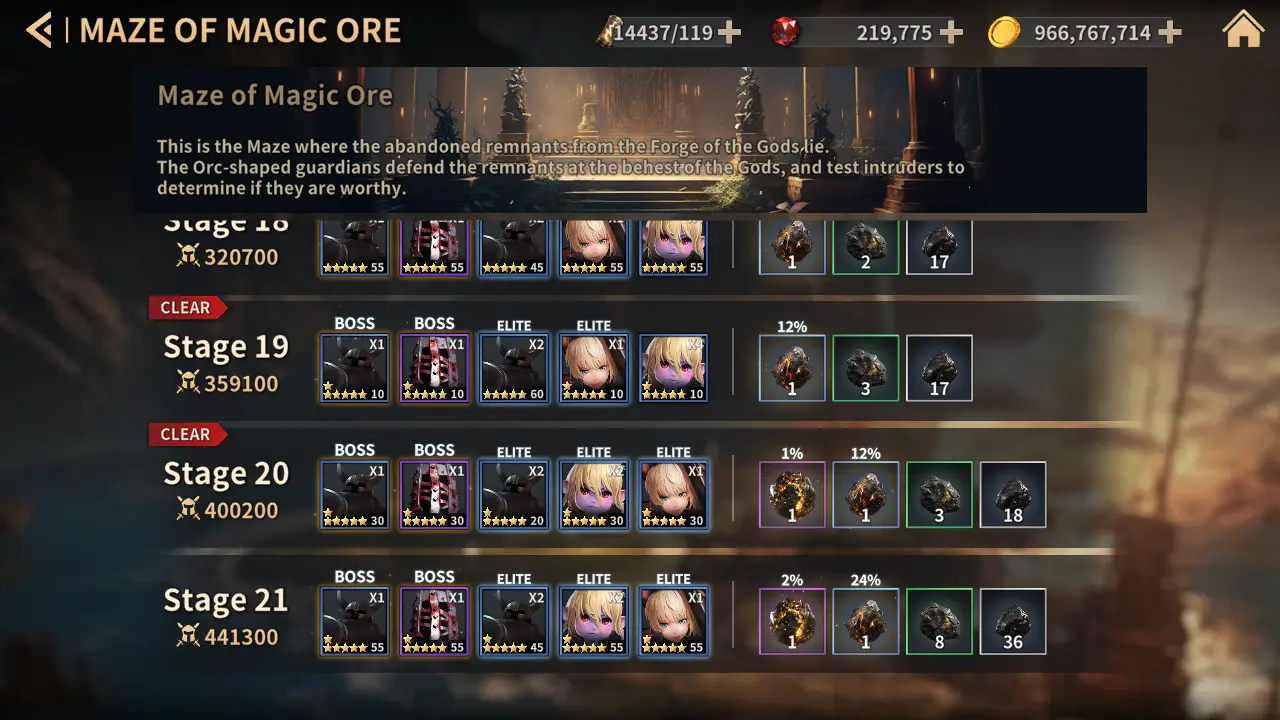Buy more red gems via plus button

tap(952, 33)
